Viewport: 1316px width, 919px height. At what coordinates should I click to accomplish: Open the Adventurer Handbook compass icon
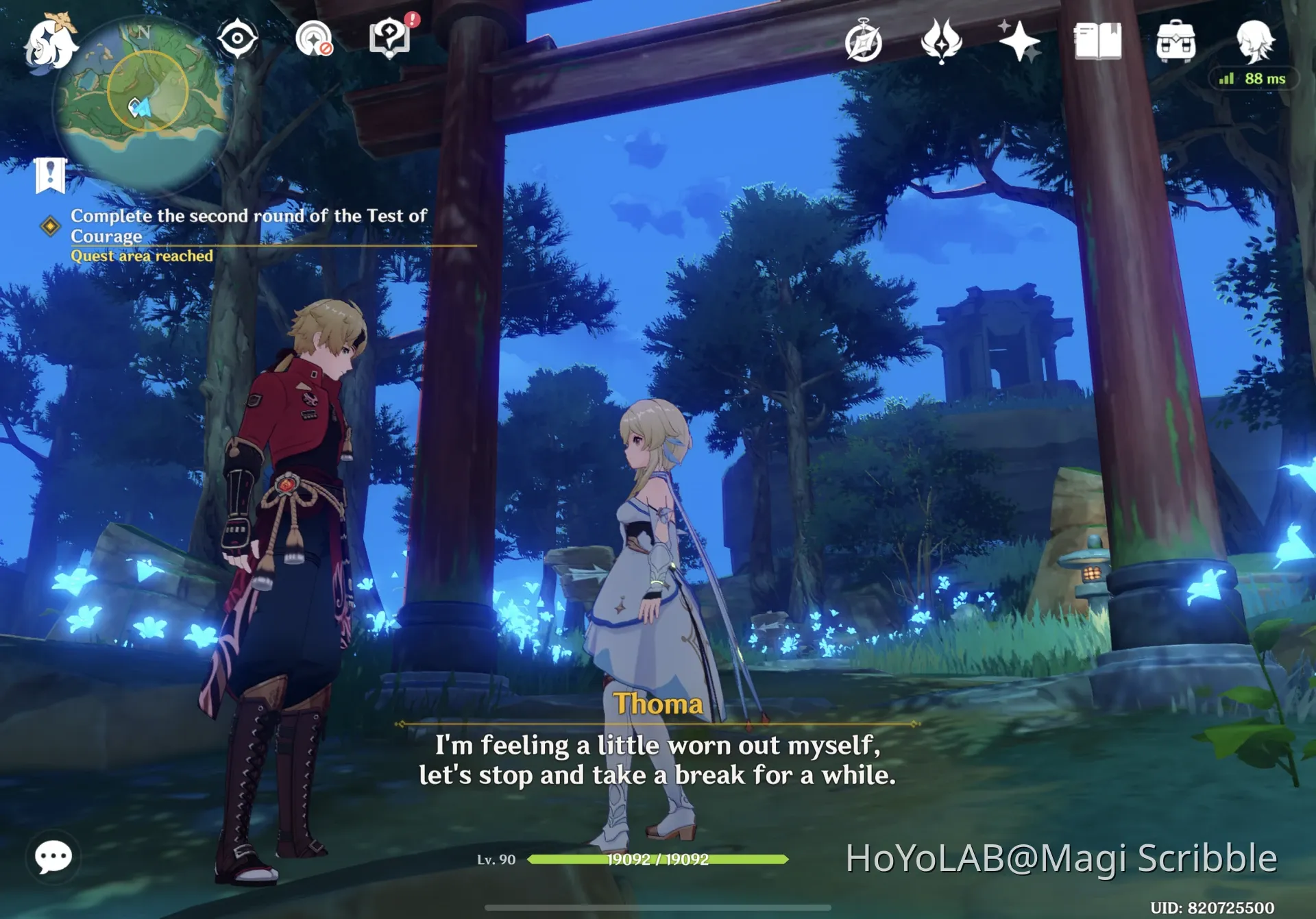pyautogui.click(x=862, y=41)
